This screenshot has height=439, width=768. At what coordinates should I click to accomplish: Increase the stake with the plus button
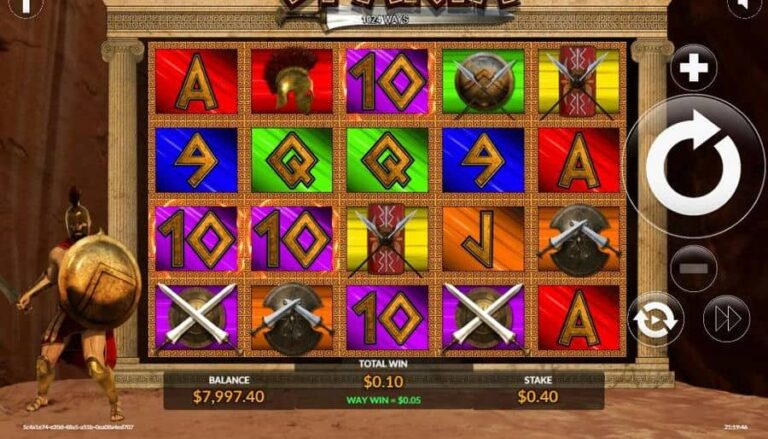692,68
